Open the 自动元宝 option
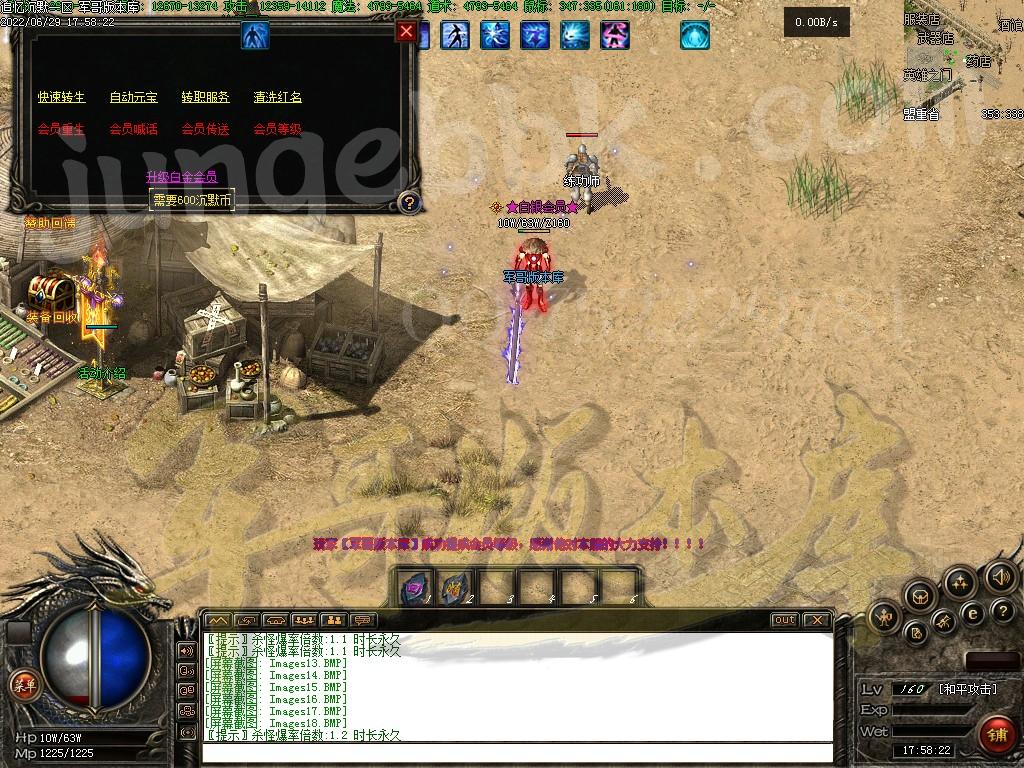 133,97
